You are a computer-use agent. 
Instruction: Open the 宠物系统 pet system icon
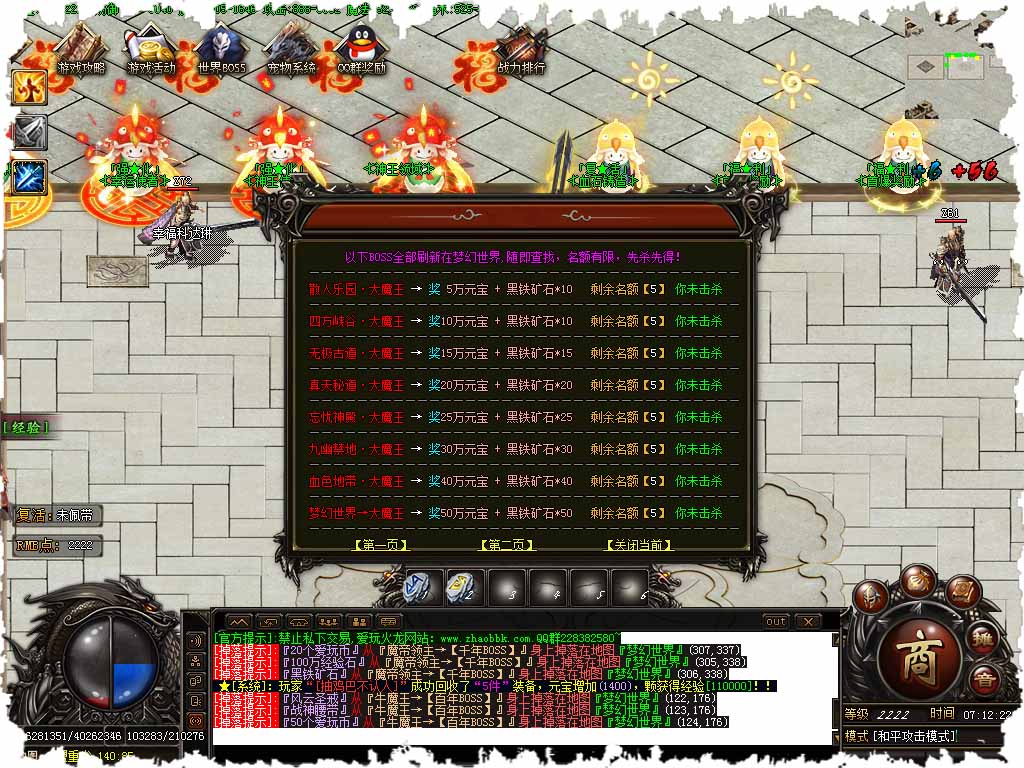click(291, 50)
